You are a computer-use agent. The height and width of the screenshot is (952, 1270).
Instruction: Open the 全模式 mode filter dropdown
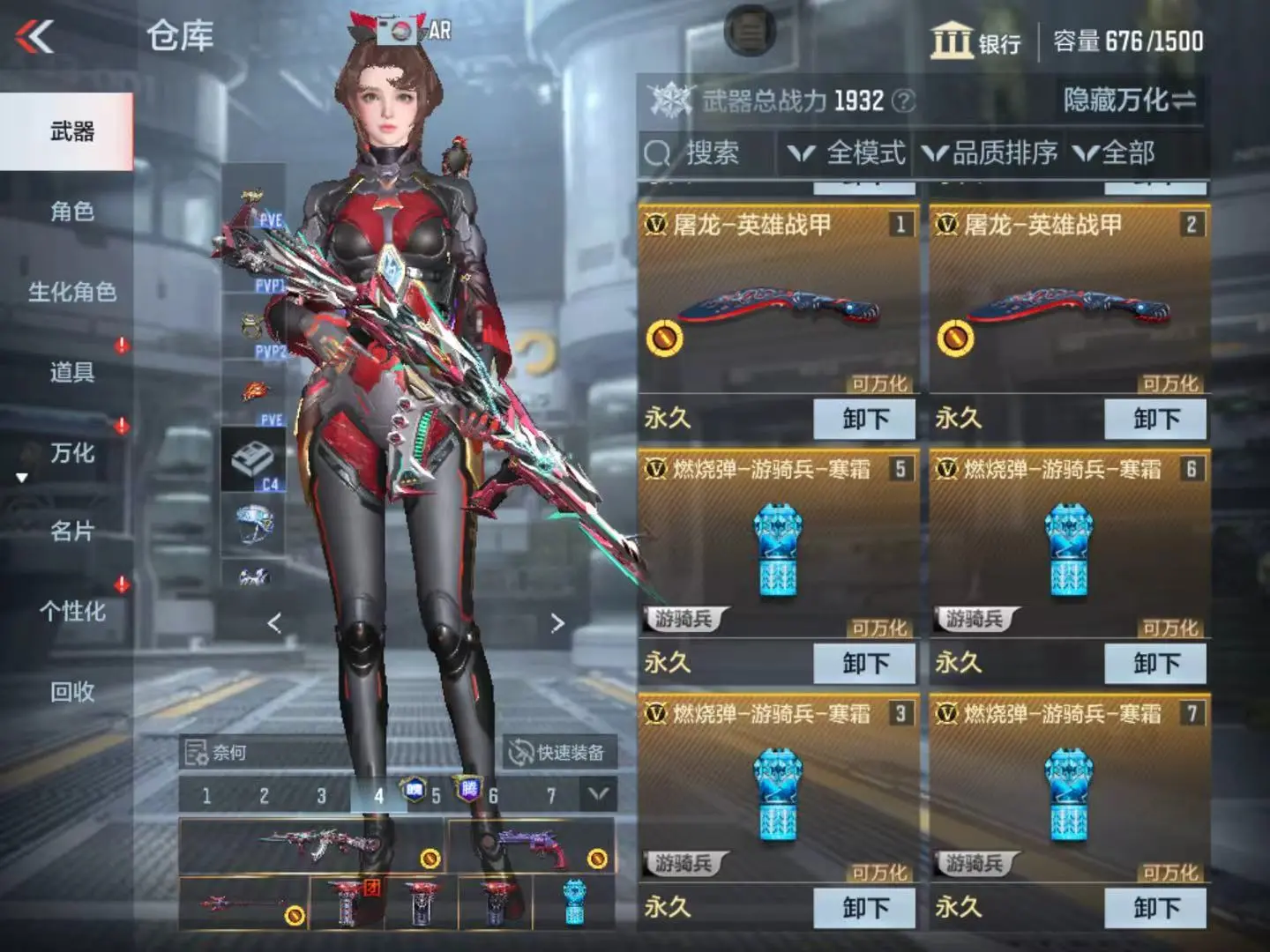848,153
